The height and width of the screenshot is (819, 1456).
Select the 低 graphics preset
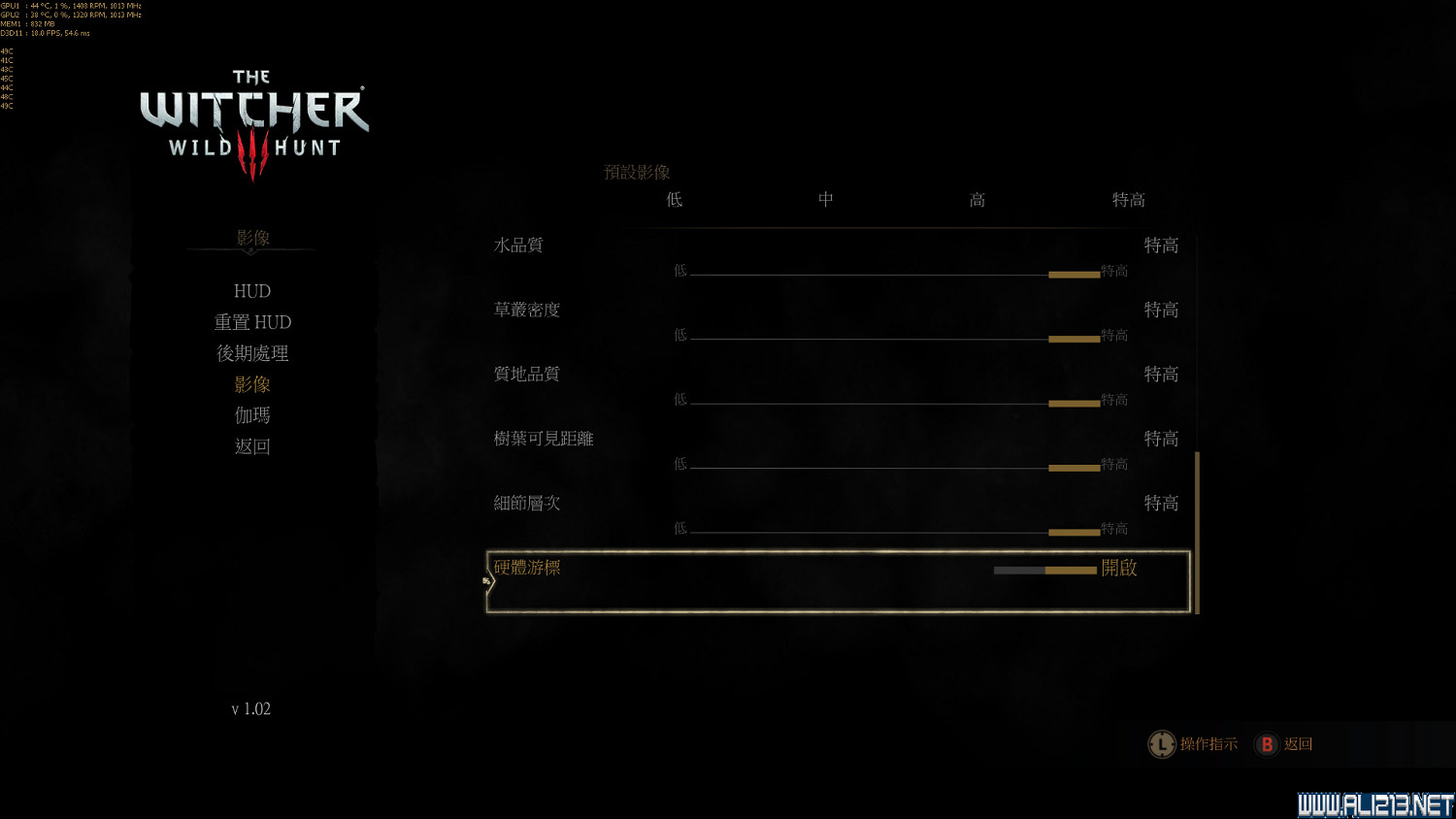pyautogui.click(x=674, y=200)
